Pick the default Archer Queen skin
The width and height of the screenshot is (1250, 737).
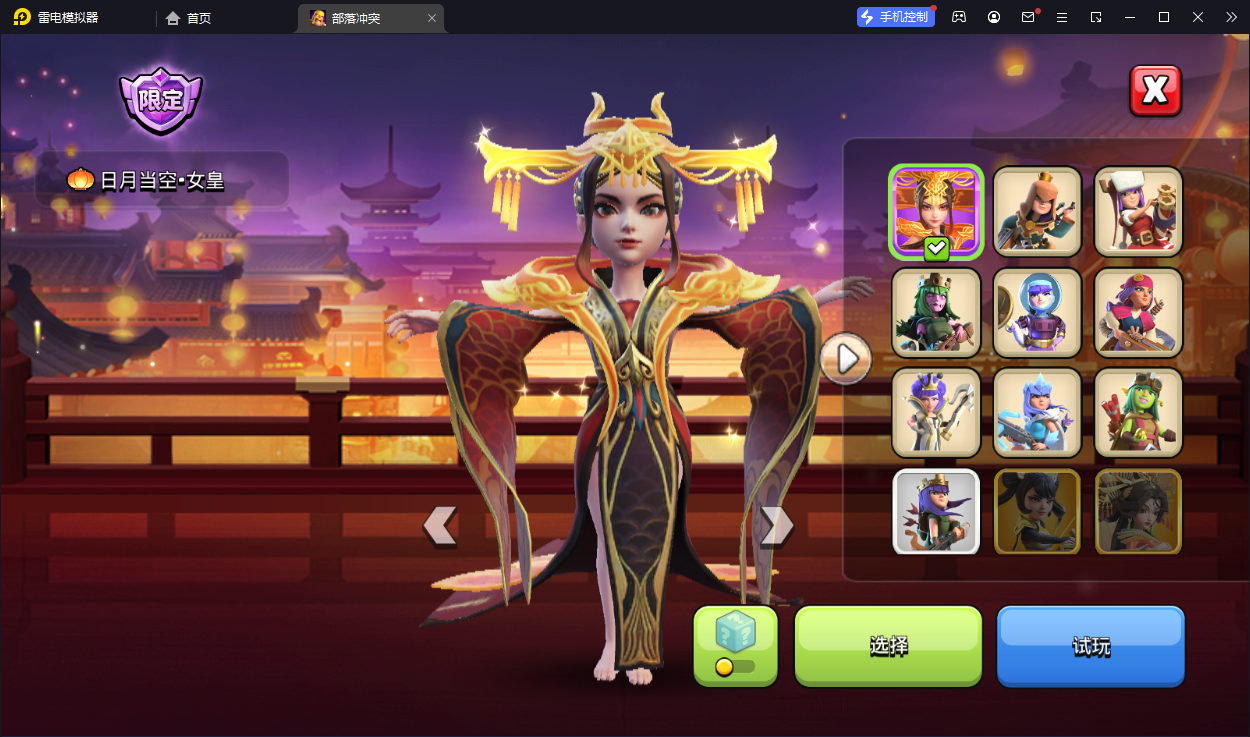[936, 512]
